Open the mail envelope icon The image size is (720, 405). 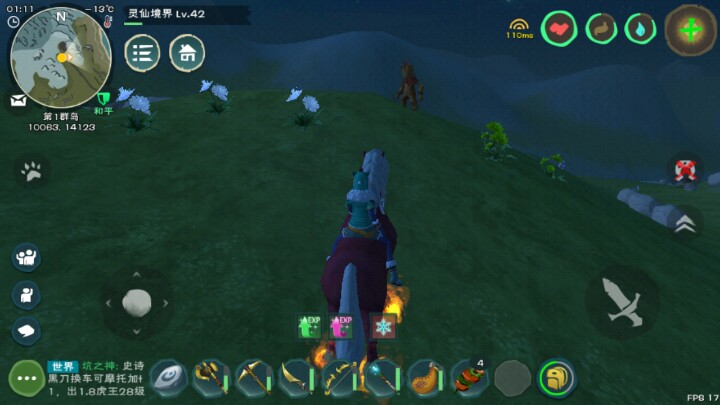click(x=19, y=99)
